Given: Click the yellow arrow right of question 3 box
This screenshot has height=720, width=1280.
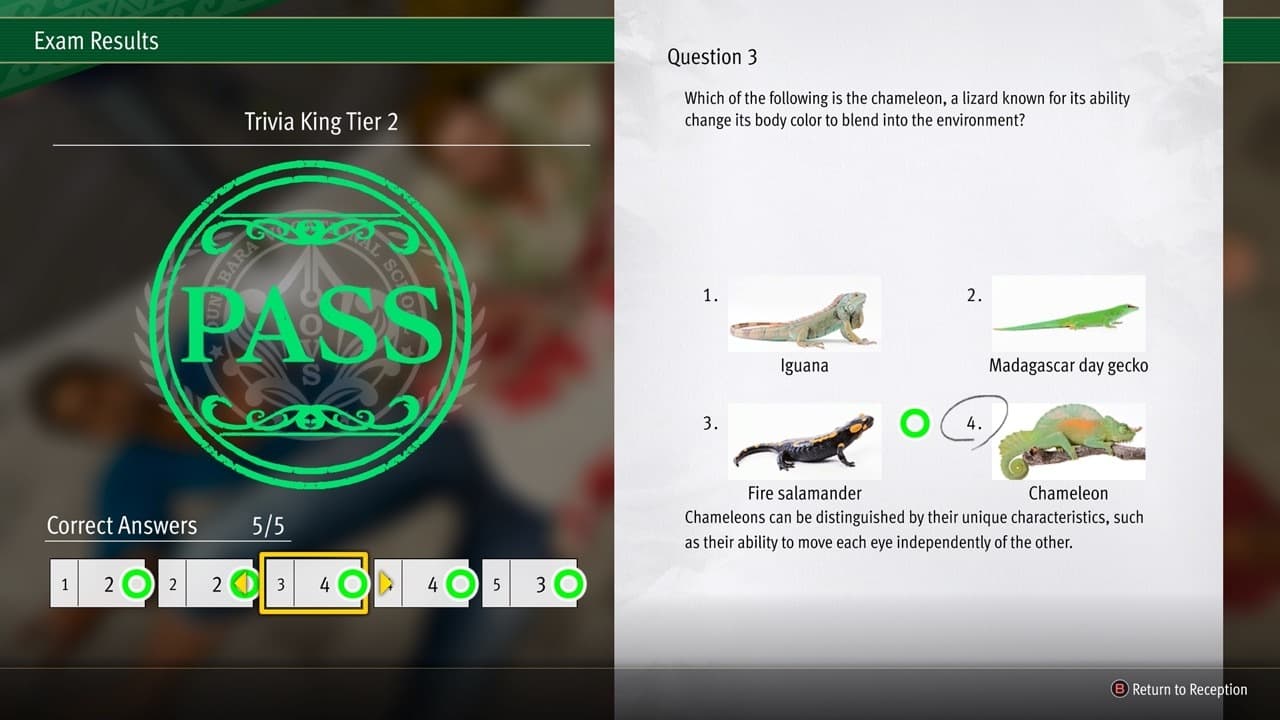Looking at the screenshot, I should pyautogui.click(x=384, y=584).
